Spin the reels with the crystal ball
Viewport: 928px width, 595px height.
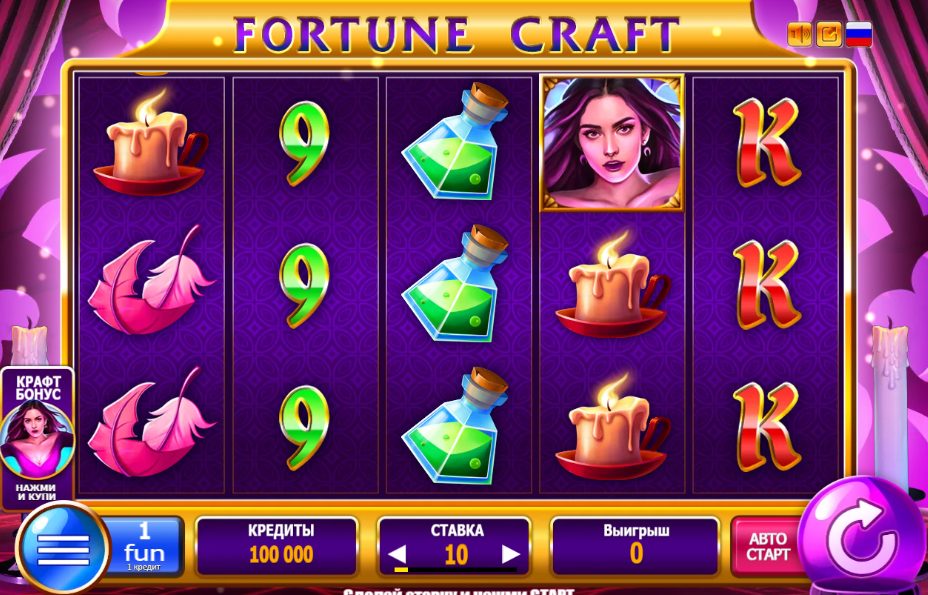[861, 539]
